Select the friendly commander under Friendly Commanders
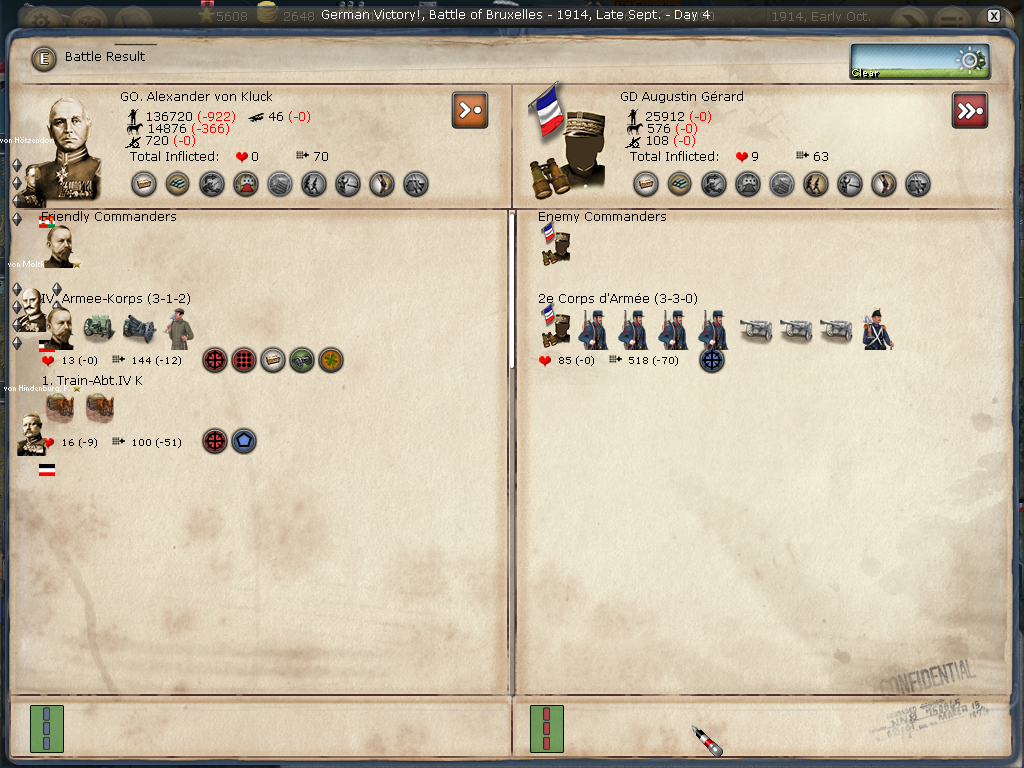The width and height of the screenshot is (1024, 768). coord(58,246)
